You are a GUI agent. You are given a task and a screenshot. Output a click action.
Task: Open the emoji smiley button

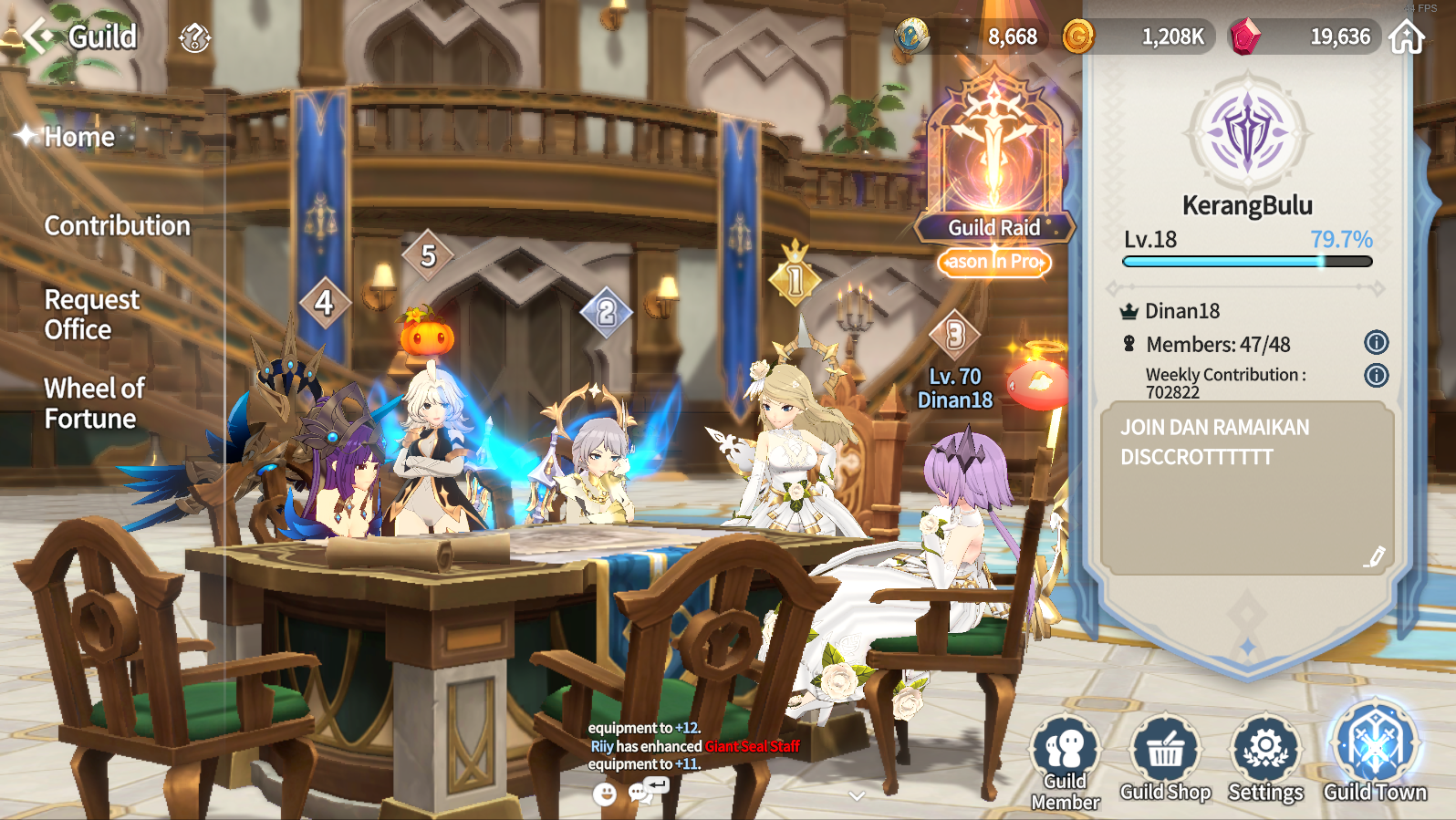click(604, 794)
